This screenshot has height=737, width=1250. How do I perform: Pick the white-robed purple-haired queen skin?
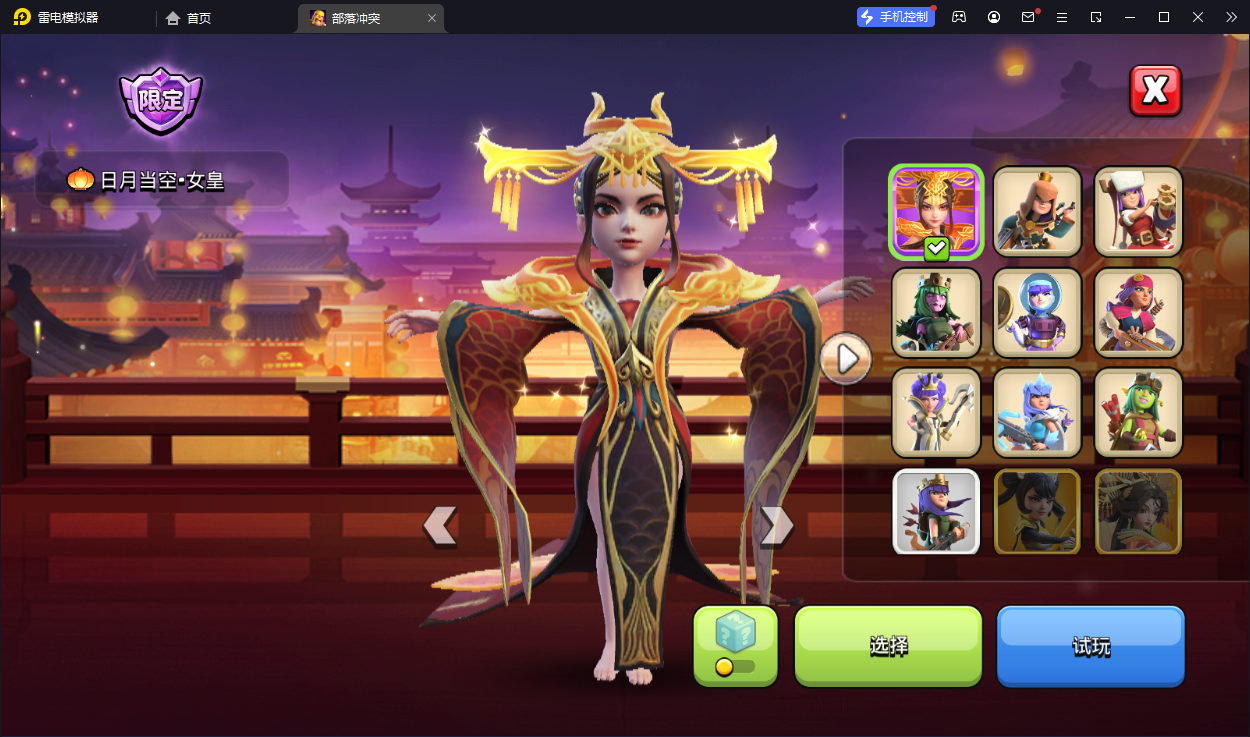point(936,412)
